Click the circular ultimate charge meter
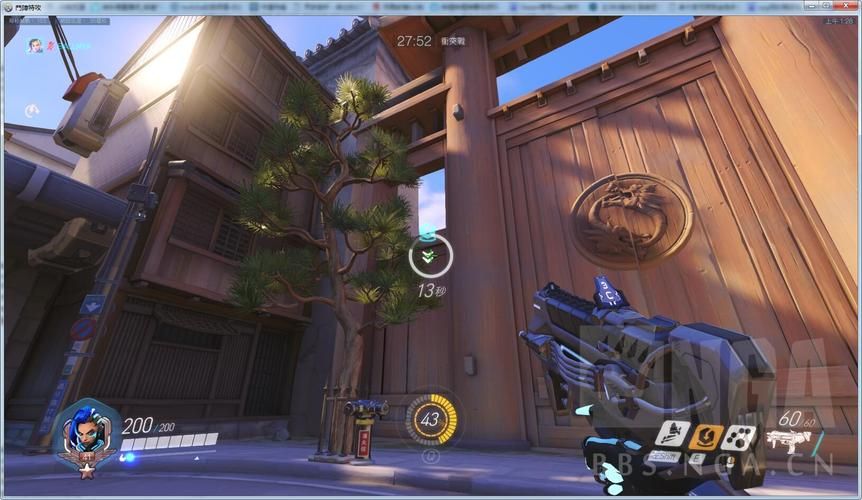862x500 pixels. (431, 419)
